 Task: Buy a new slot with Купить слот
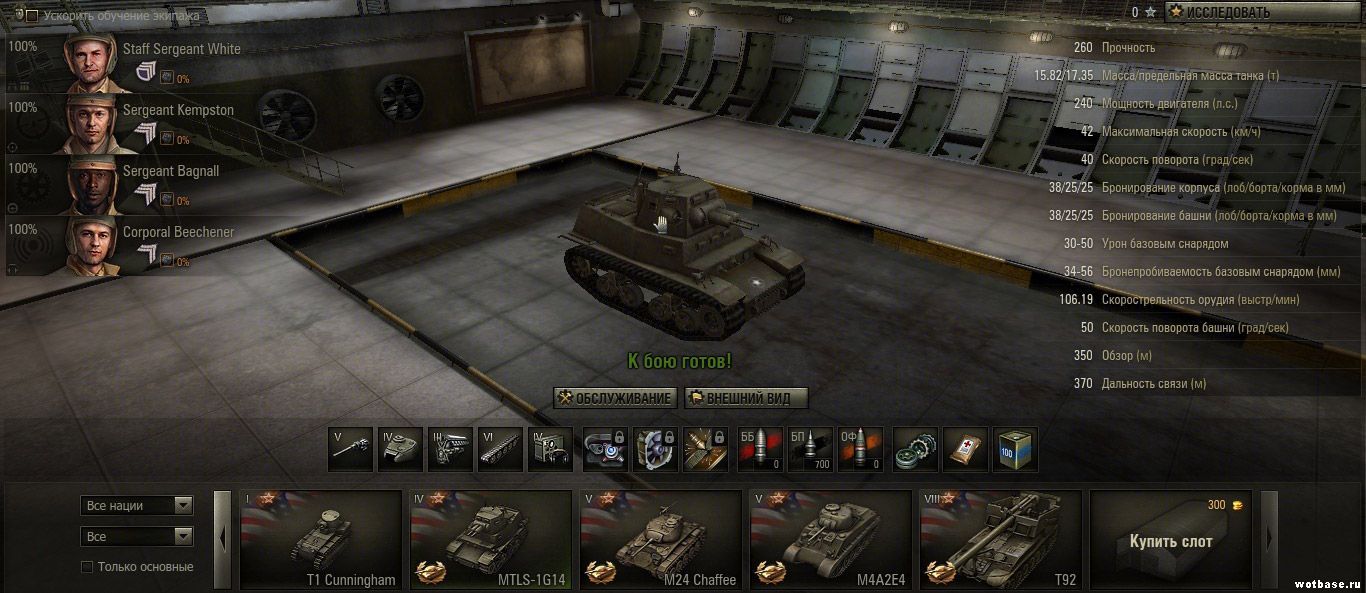coord(1171,541)
